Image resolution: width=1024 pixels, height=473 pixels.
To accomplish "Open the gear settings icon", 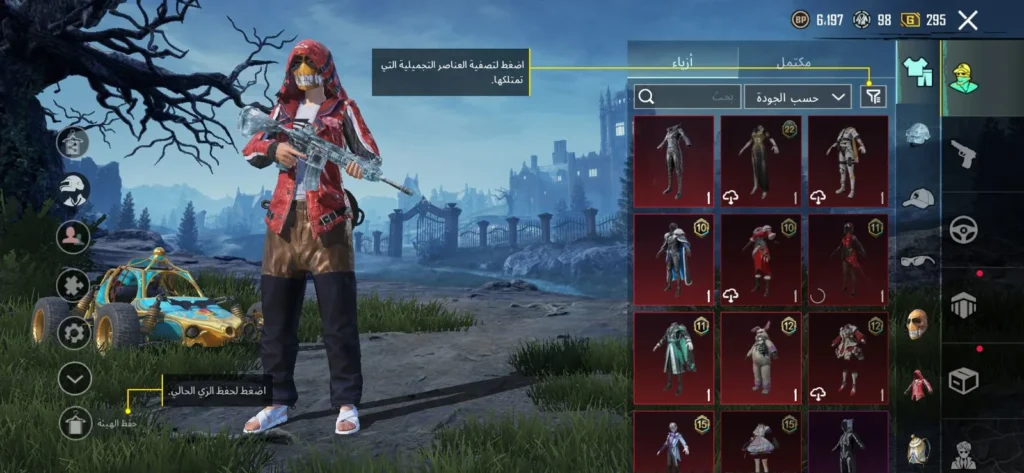I will [x=75, y=331].
